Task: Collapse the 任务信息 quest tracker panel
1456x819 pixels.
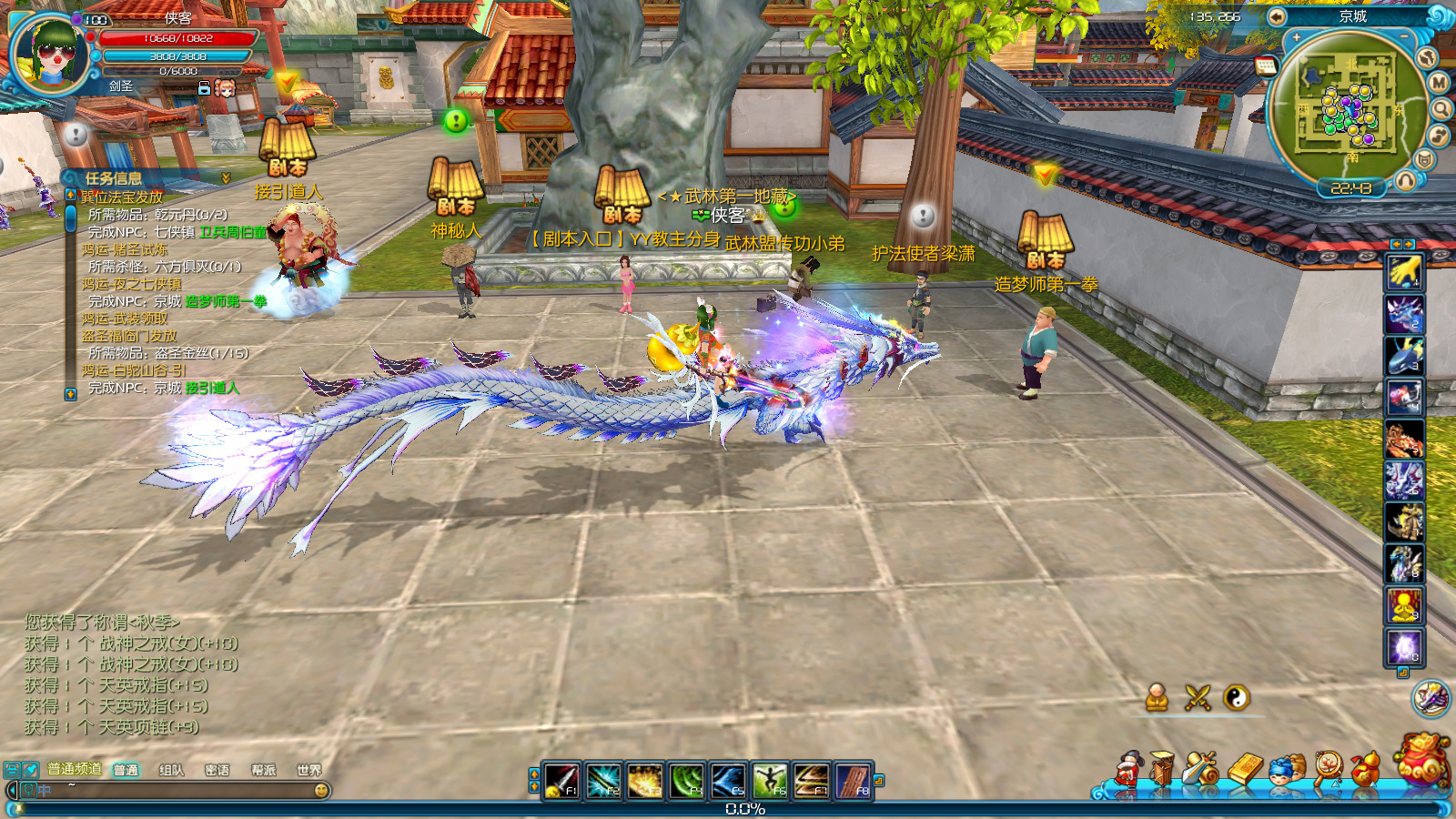Action: coord(226,178)
